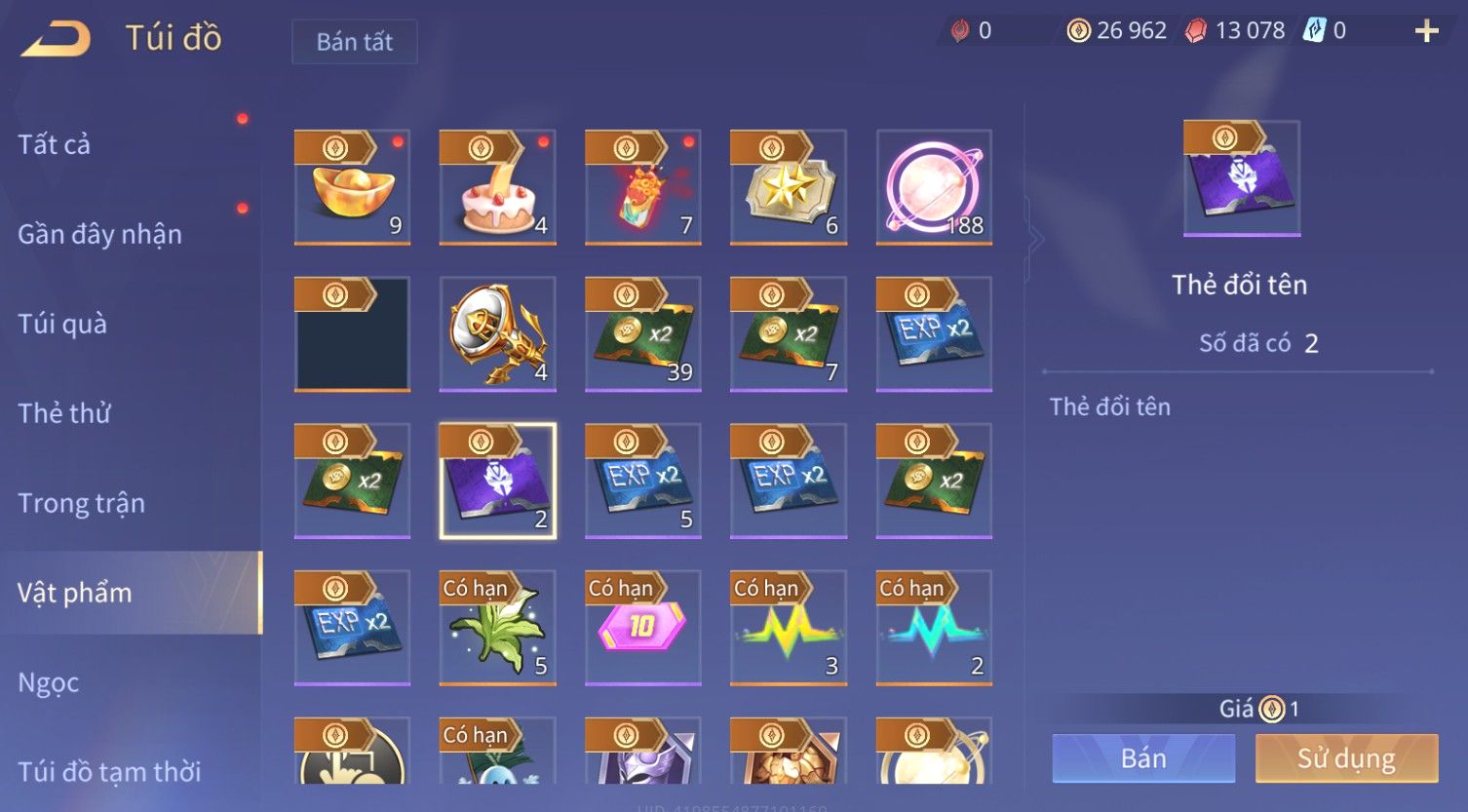This screenshot has height=812, width=1468.
Task: Select the Túi quà category
Action: (62, 324)
